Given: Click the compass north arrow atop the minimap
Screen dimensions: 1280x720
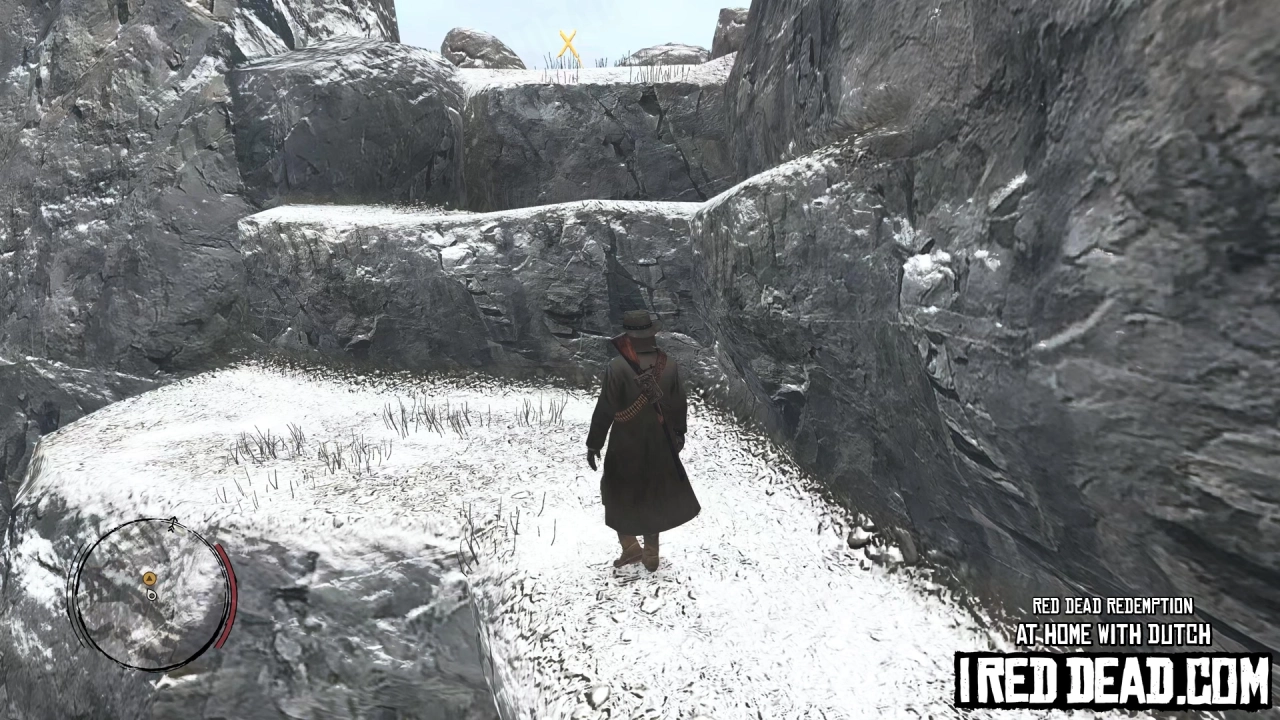Looking at the screenshot, I should 173,523.
